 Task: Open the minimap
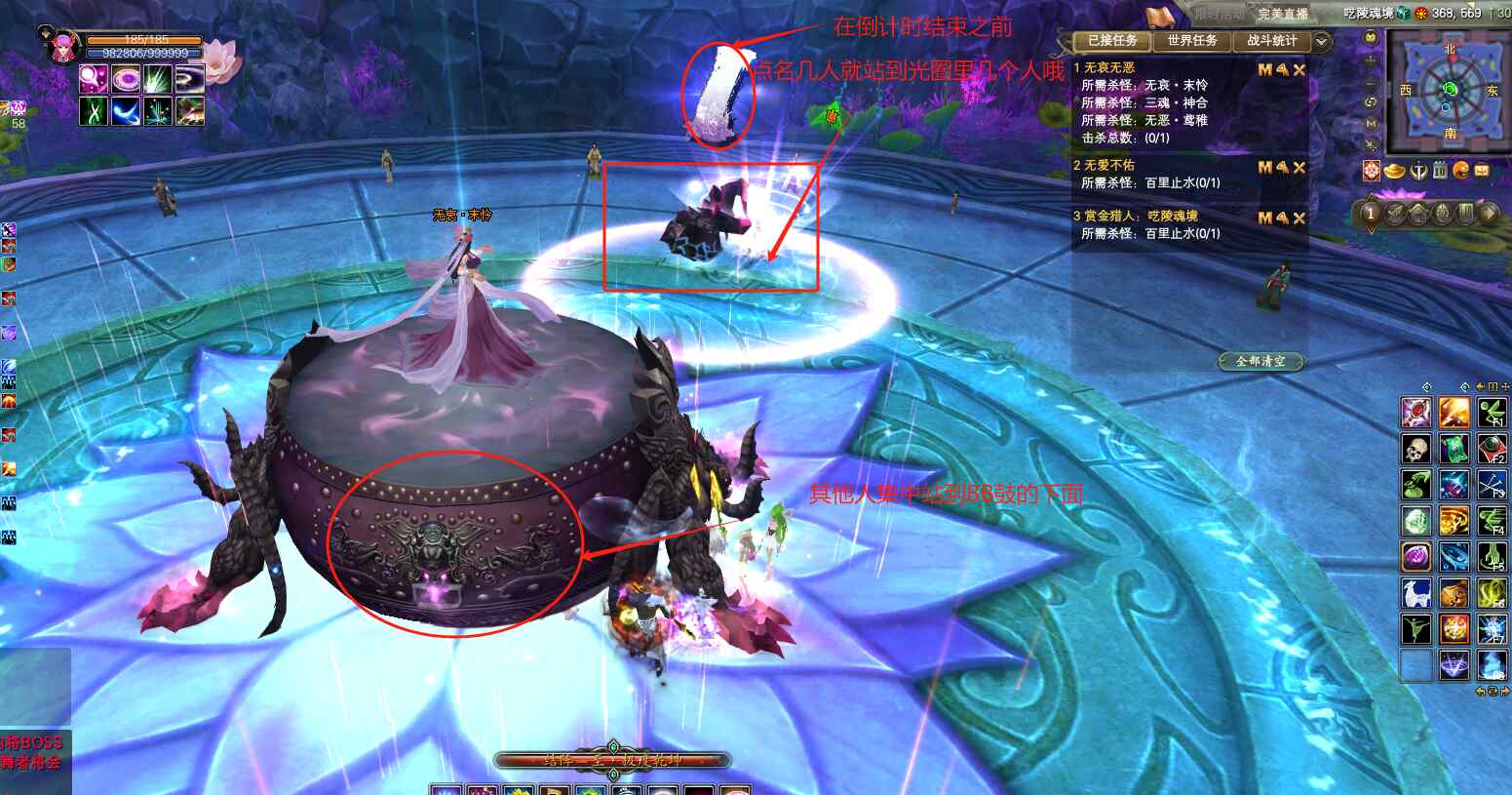[1449, 90]
